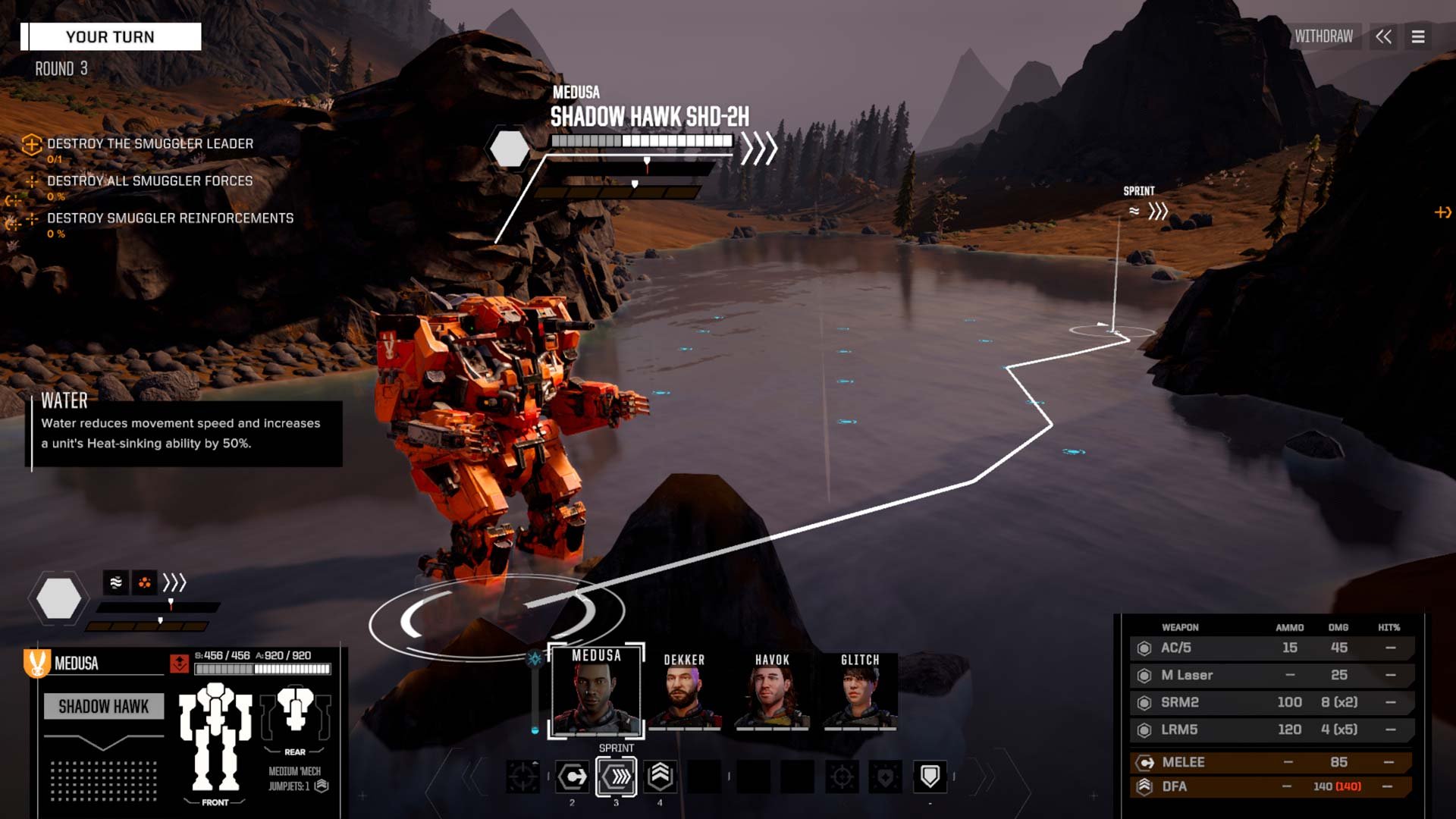Choose the Jump jets action icon
The width and height of the screenshot is (1456, 819).
click(x=660, y=776)
